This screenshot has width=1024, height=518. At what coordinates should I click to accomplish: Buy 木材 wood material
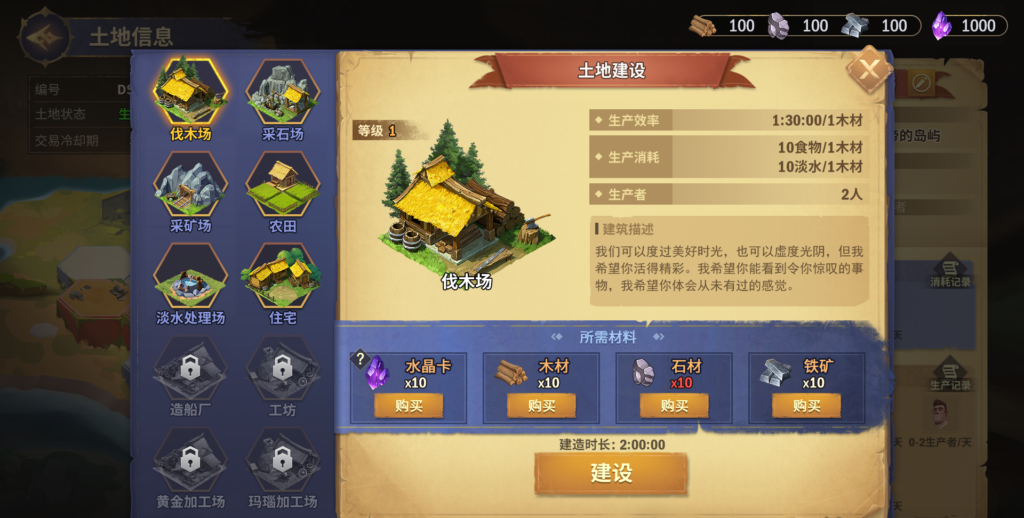click(541, 406)
